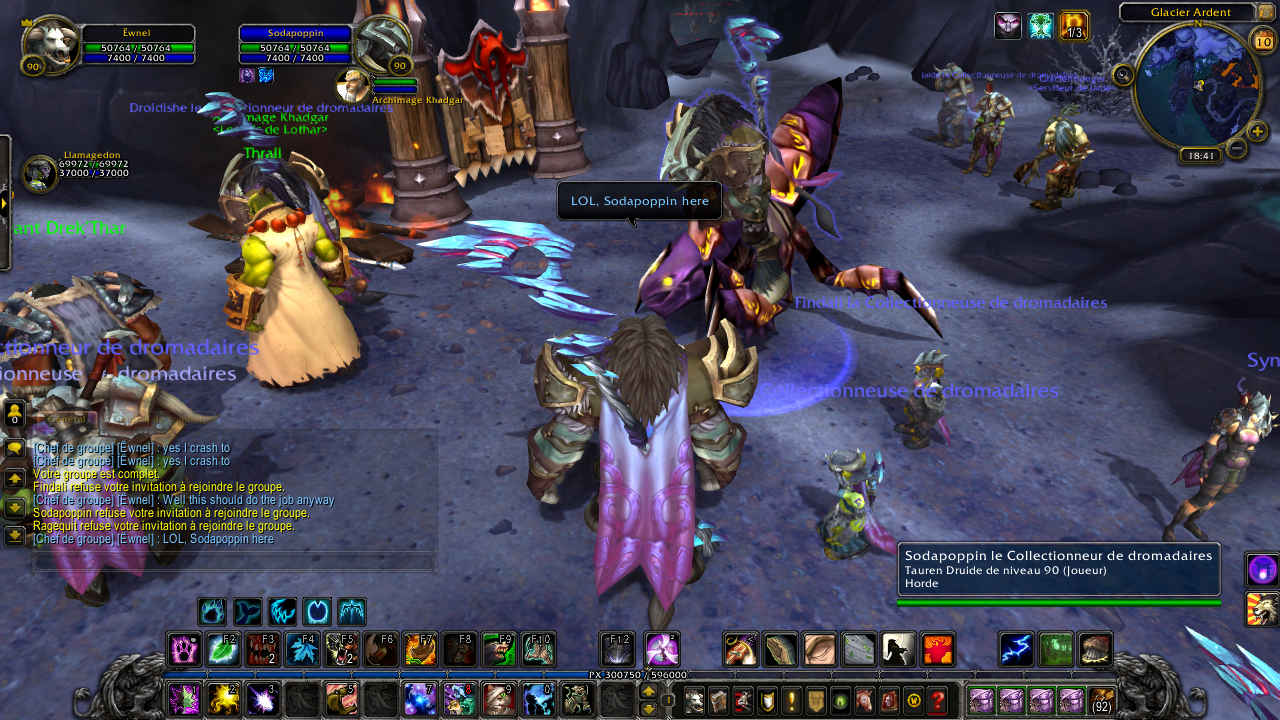Viewport: 1280px width, 720px height.
Task: Open the backpack showing 92 free slots
Action: [x=1101, y=701]
